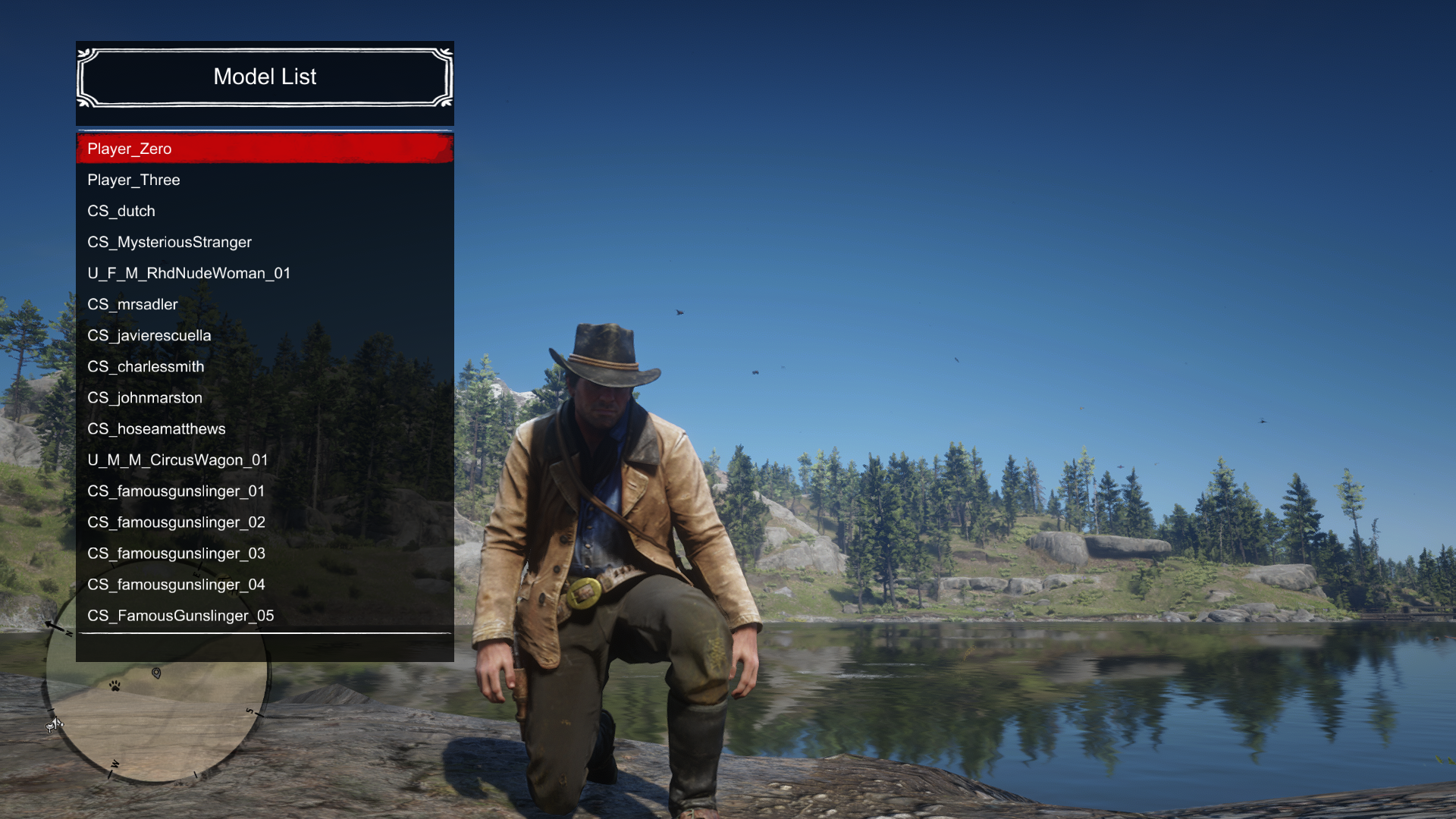Choose U_M_M_CircusWagon_01 from the list
This screenshot has width=1456, height=819.
point(265,460)
